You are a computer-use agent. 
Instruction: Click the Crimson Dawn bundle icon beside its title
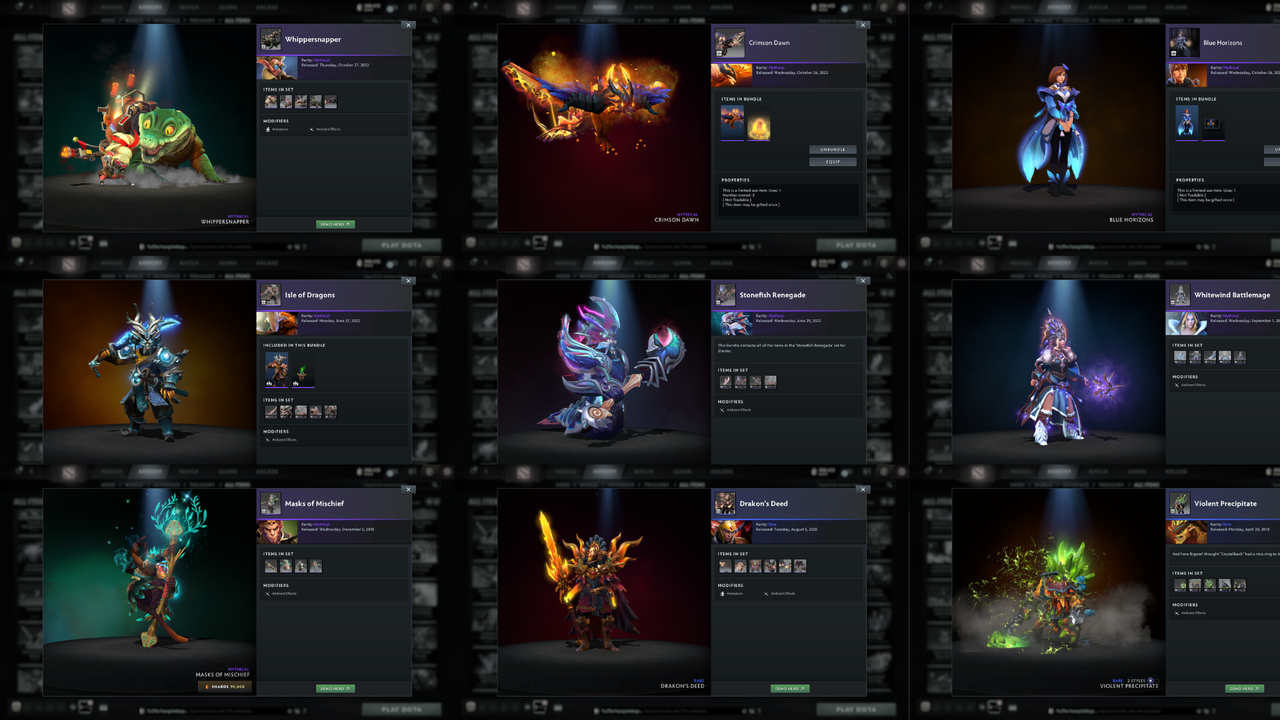click(x=728, y=42)
